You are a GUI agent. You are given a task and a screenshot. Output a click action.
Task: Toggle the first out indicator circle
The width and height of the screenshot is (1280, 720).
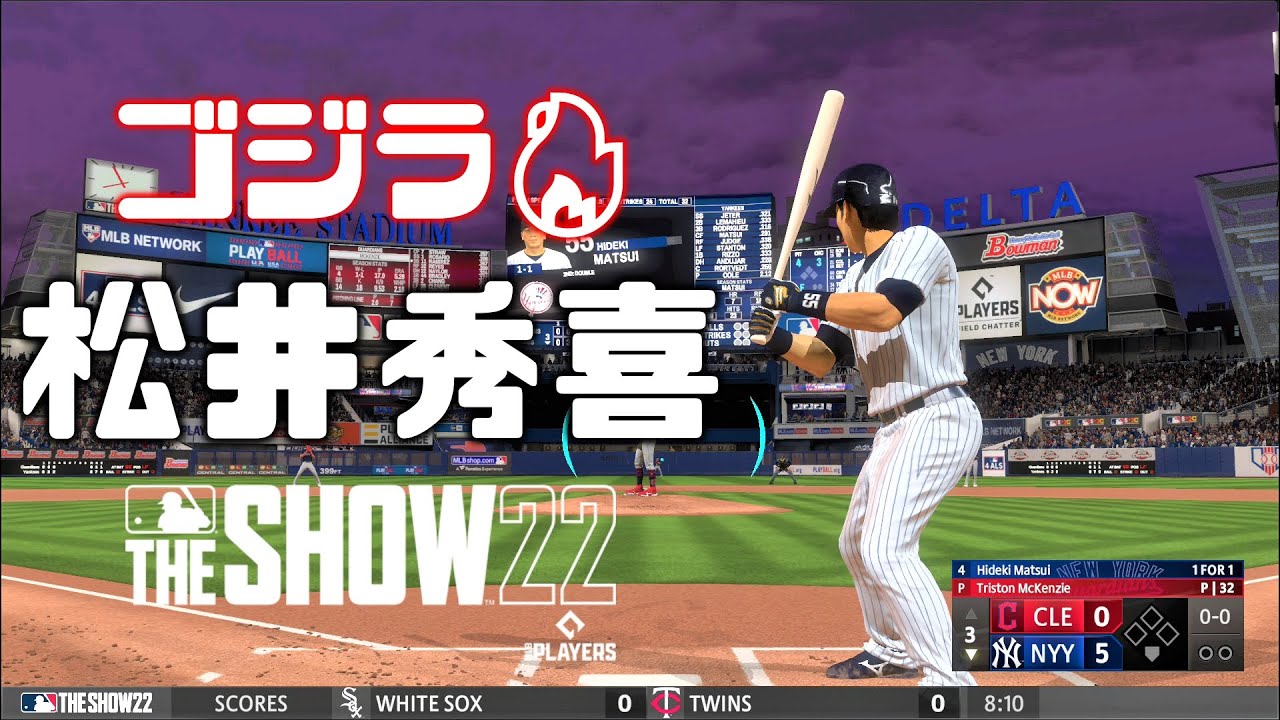tap(1206, 652)
